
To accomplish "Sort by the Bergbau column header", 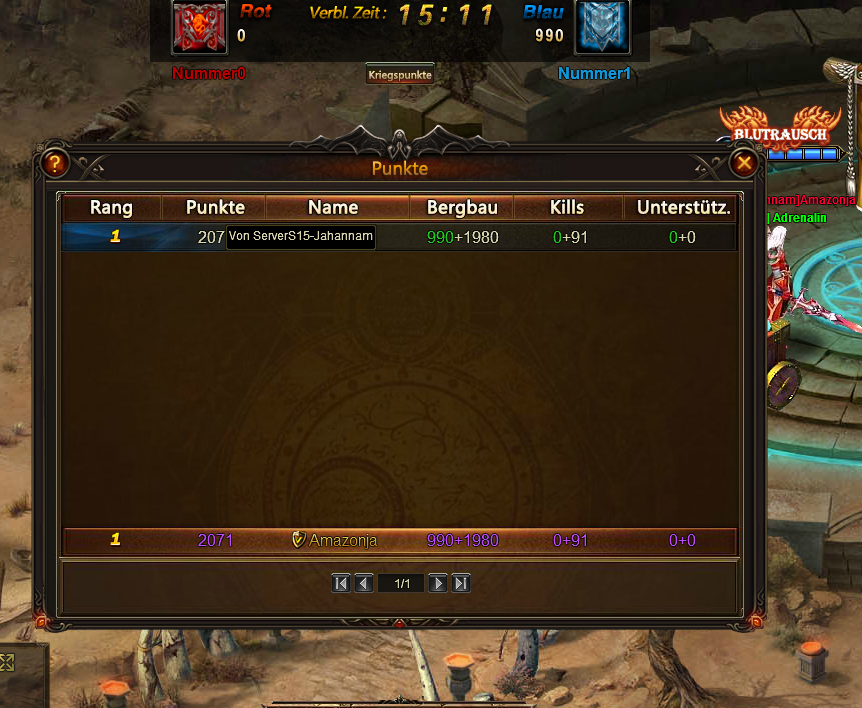I will [462, 208].
